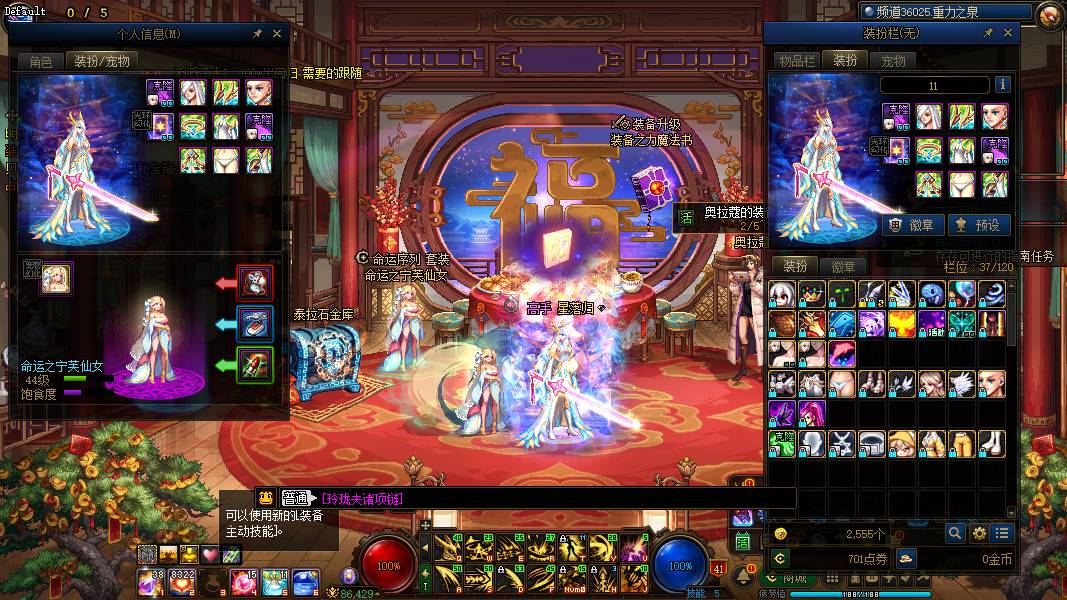This screenshot has height=600, width=1067.
Task: Click the blue info "i" button
Action: (1002, 85)
